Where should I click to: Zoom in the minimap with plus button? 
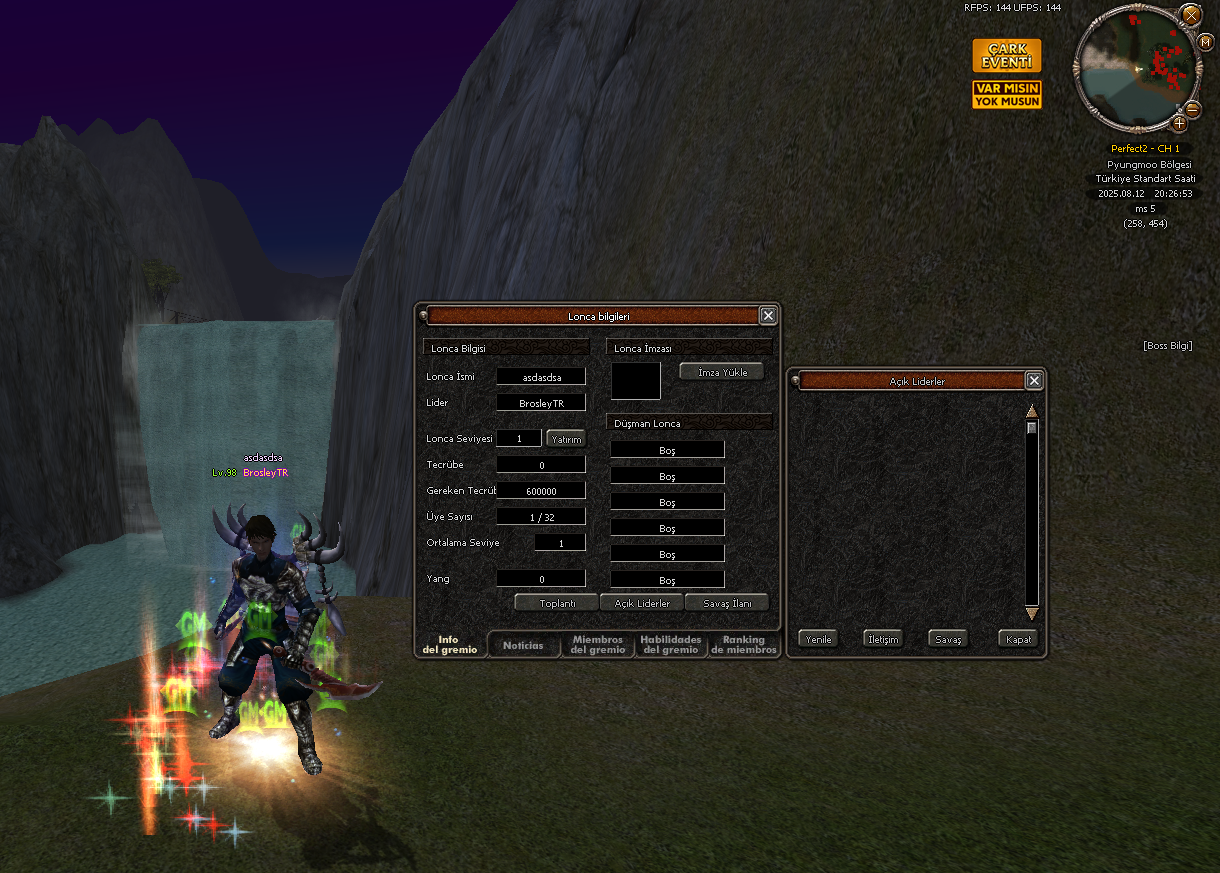click(x=1179, y=124)
